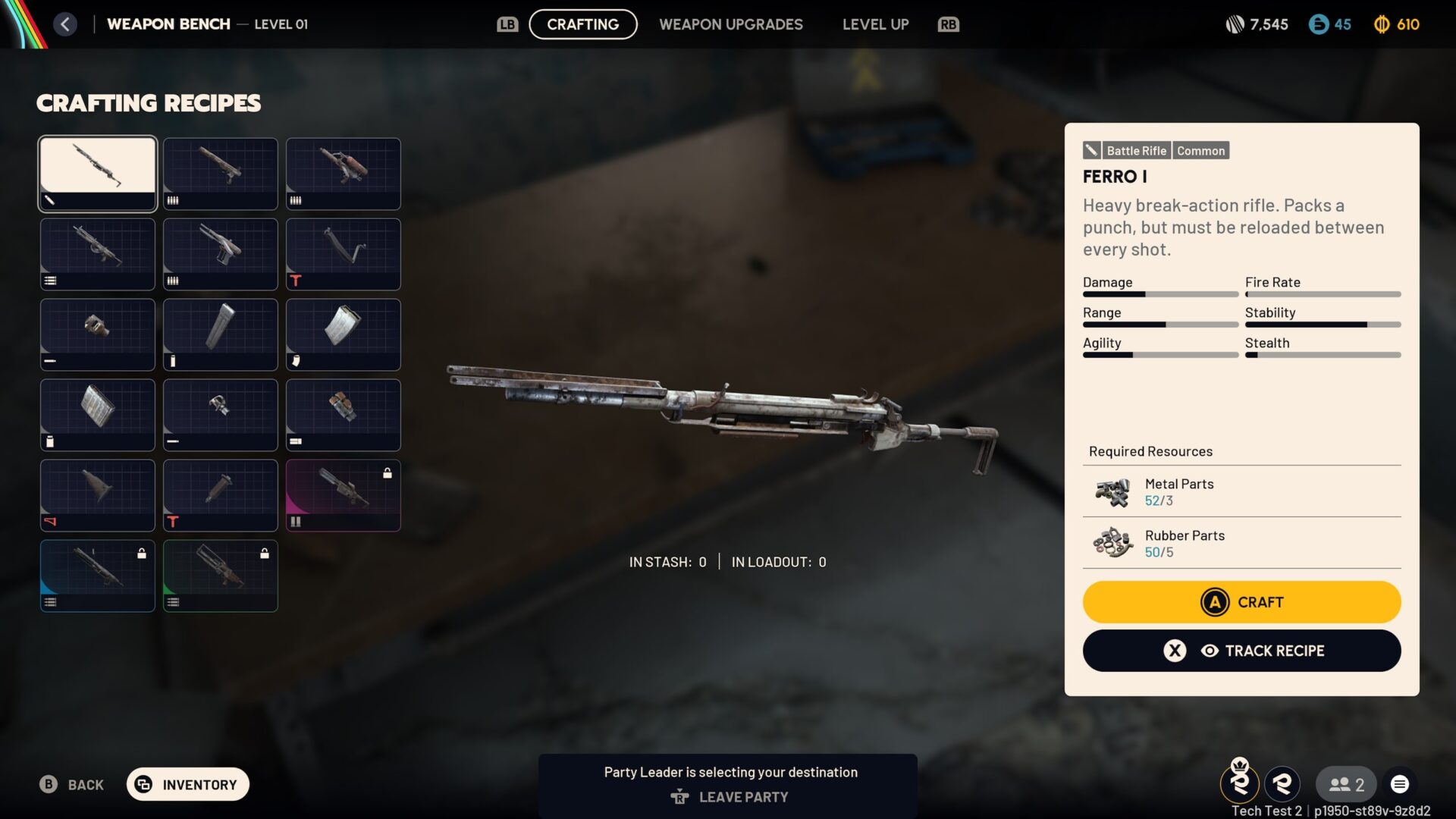
Task: Leave the party
Action: click(730, 797)
